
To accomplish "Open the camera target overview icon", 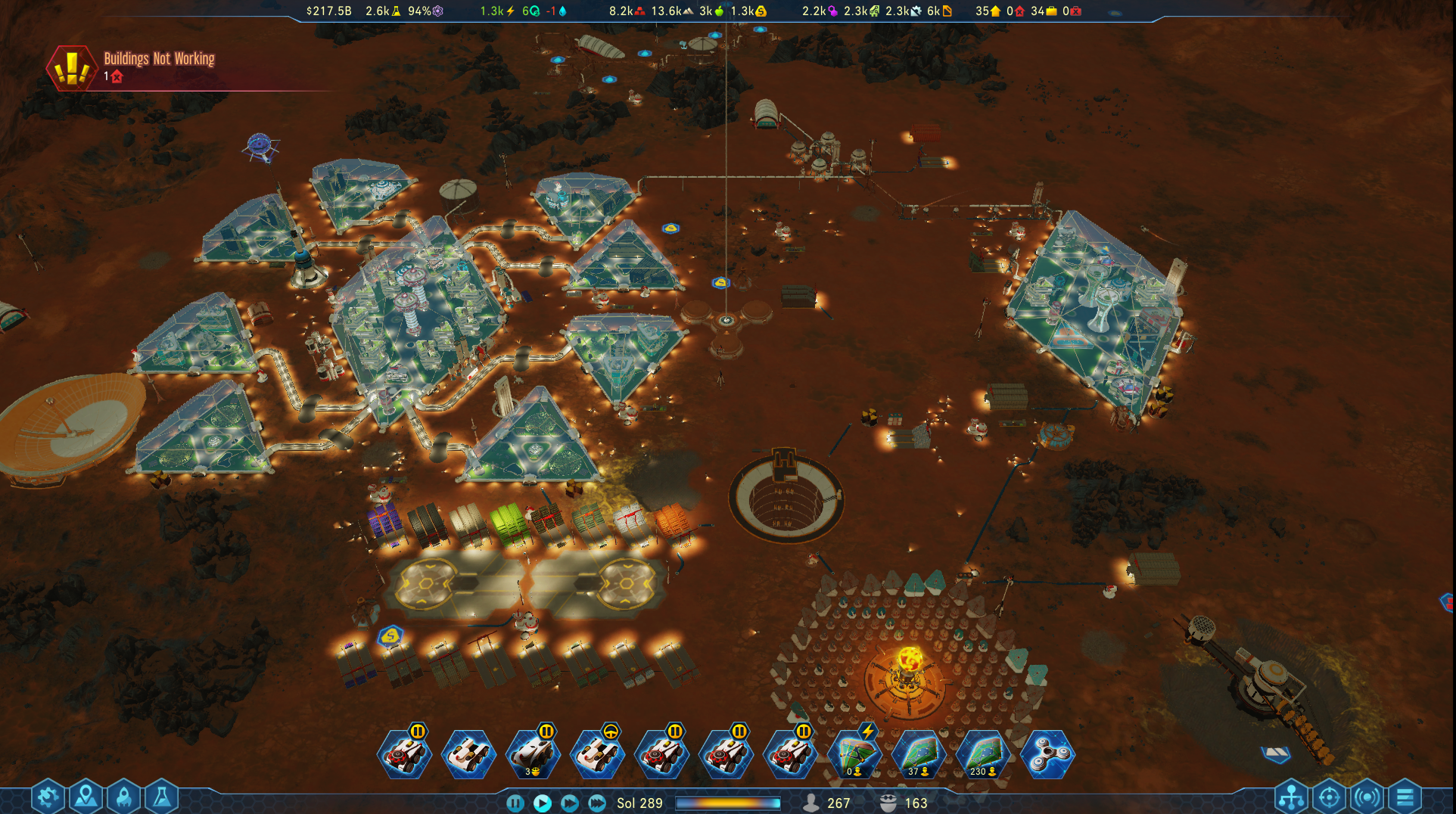I will (x=1328, y=796).
